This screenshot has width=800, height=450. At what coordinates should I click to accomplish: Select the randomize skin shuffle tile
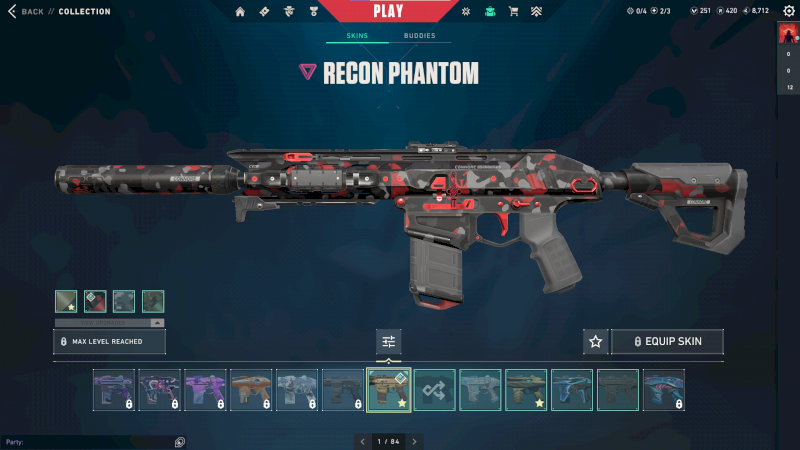coord(435,390)
